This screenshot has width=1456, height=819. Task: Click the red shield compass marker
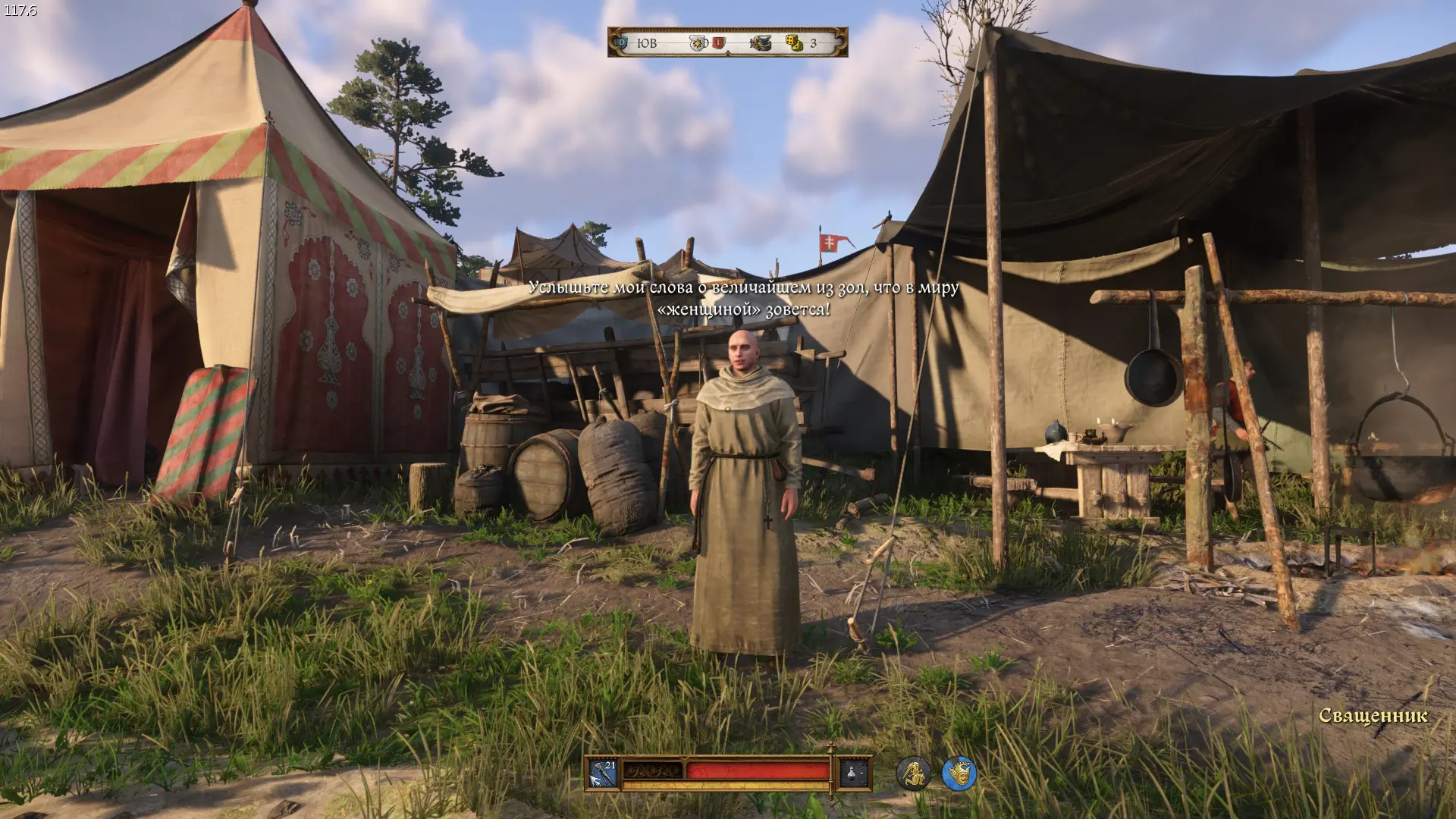click(x=718, y=43)
